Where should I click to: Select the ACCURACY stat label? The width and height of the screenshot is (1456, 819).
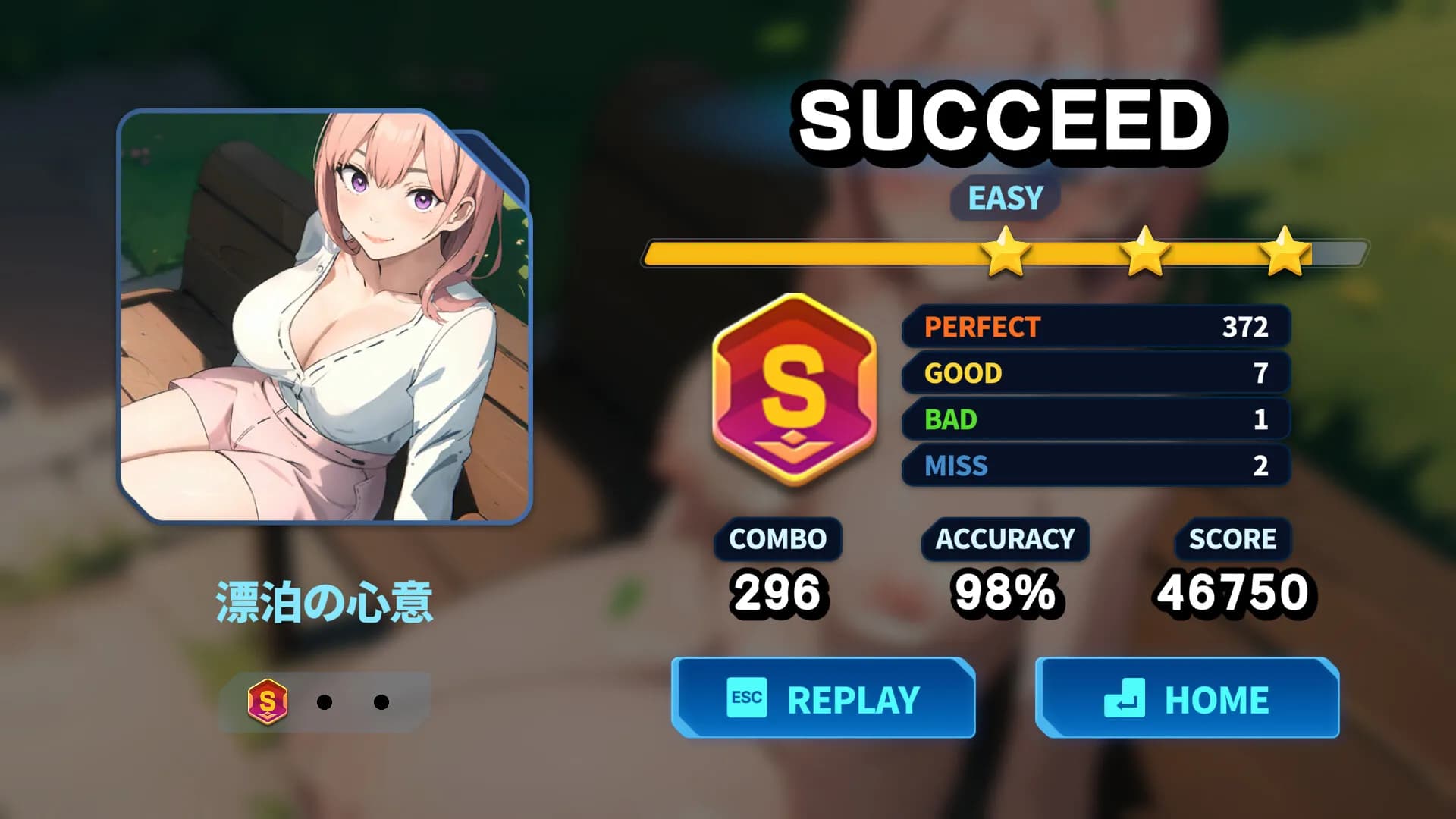click(1005, 539)
